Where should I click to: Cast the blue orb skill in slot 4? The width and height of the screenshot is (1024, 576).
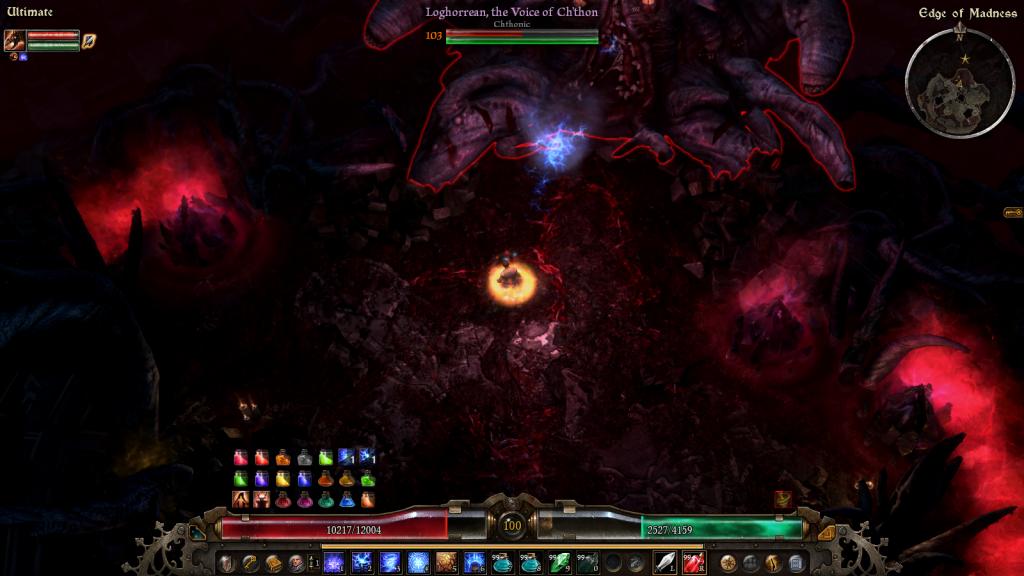[418, 563]
